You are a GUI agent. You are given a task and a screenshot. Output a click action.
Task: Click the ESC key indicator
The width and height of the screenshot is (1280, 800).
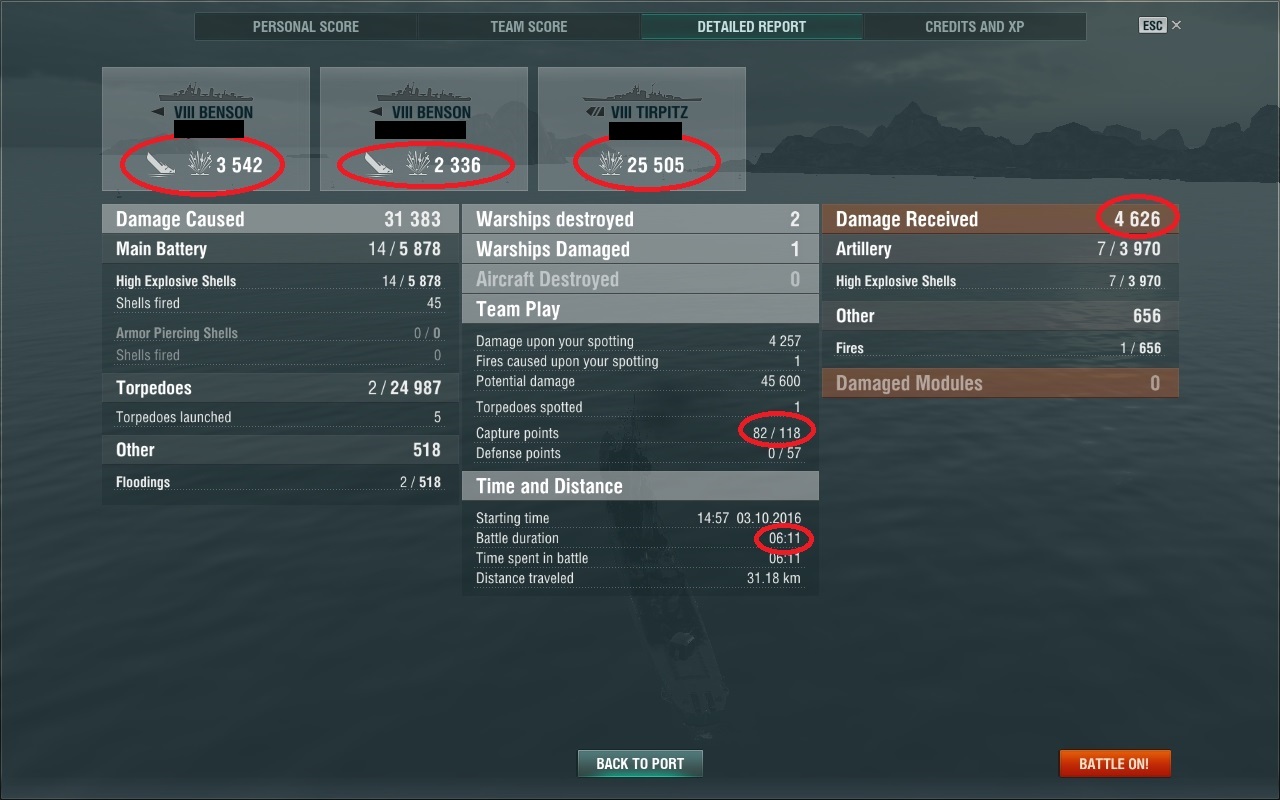pyautogui.click(x=1154, y=24)
